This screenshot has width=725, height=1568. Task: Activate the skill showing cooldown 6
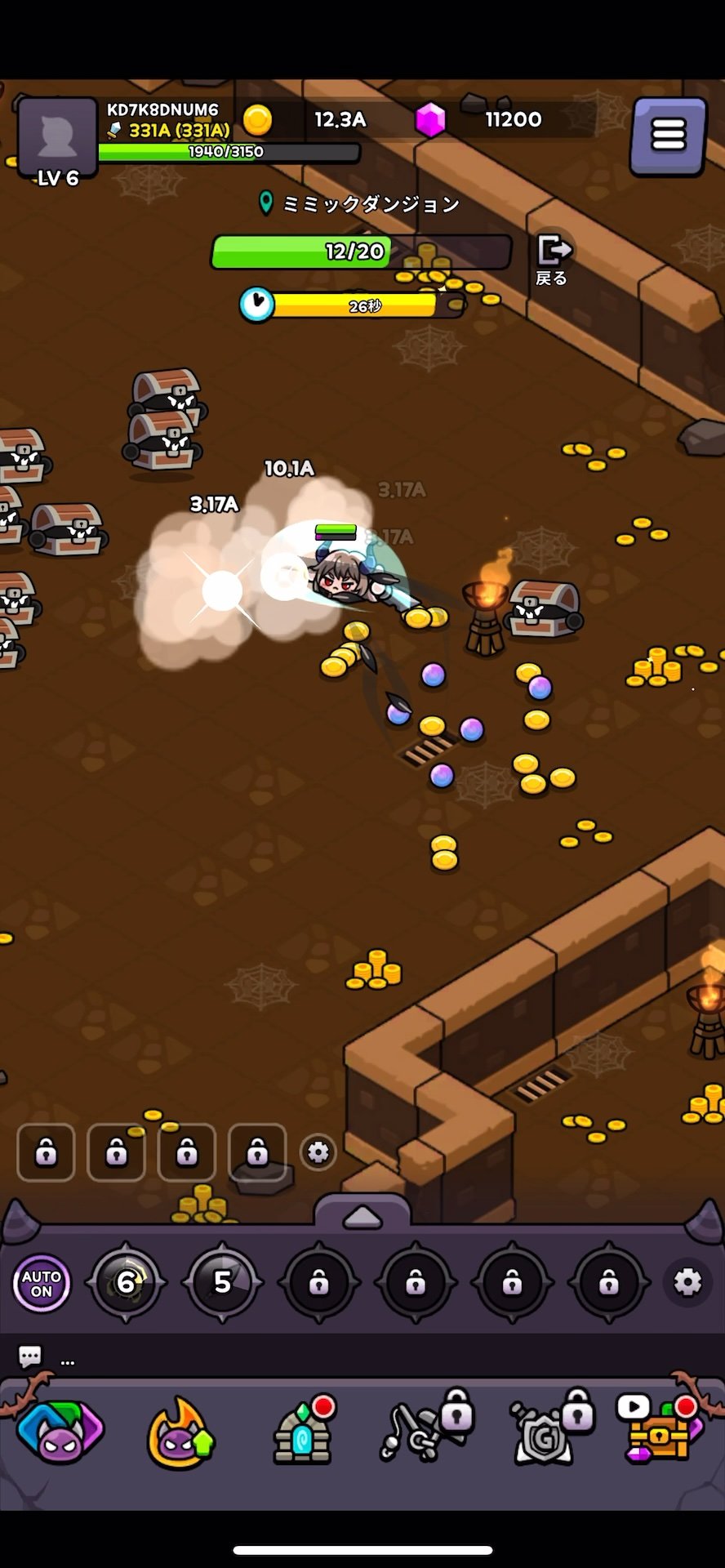click(126, 1283)
